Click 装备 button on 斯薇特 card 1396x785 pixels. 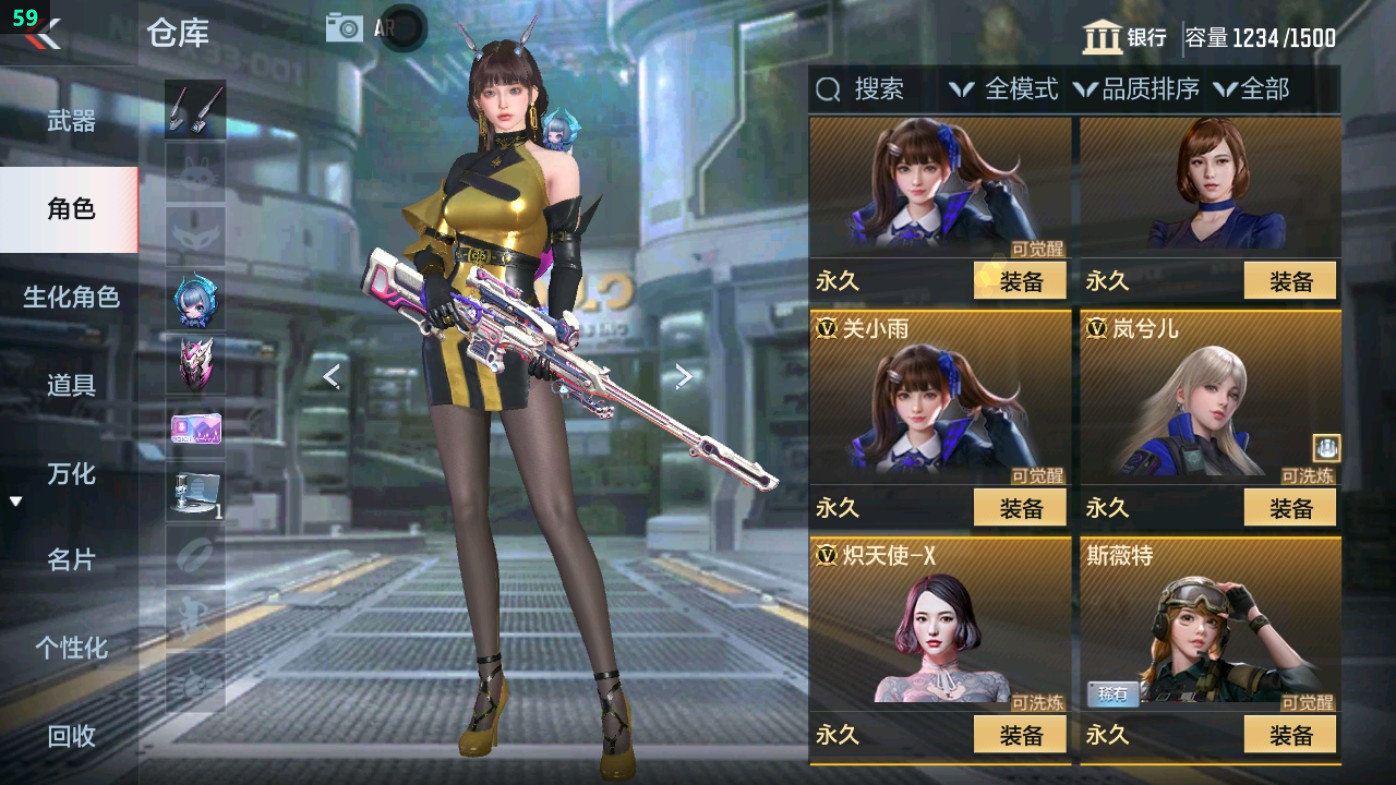1291,734
